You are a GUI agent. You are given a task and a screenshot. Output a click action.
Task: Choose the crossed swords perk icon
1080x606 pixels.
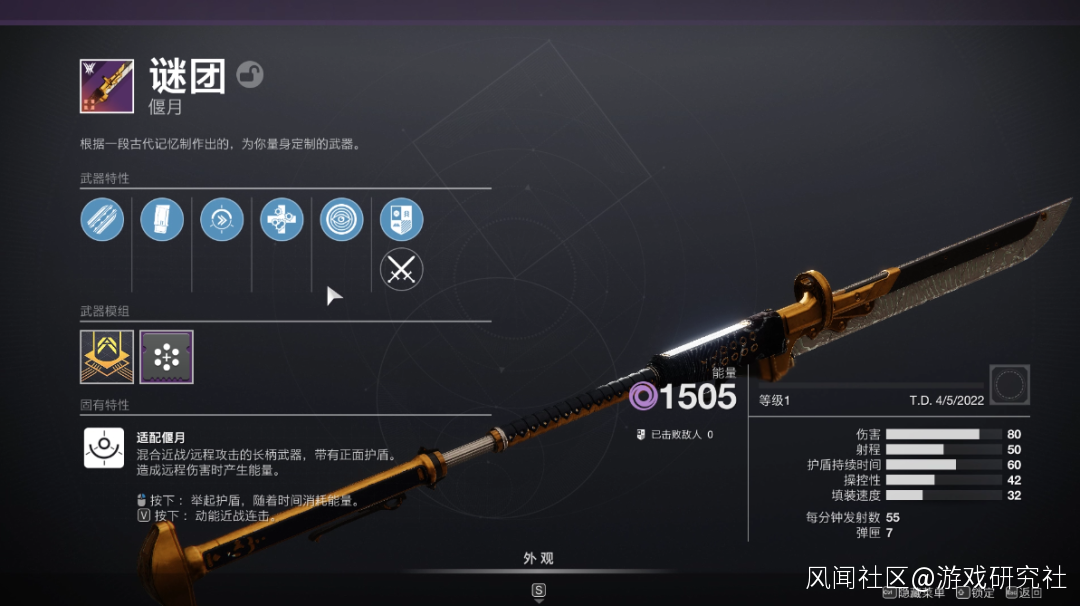tap(402, 270)
